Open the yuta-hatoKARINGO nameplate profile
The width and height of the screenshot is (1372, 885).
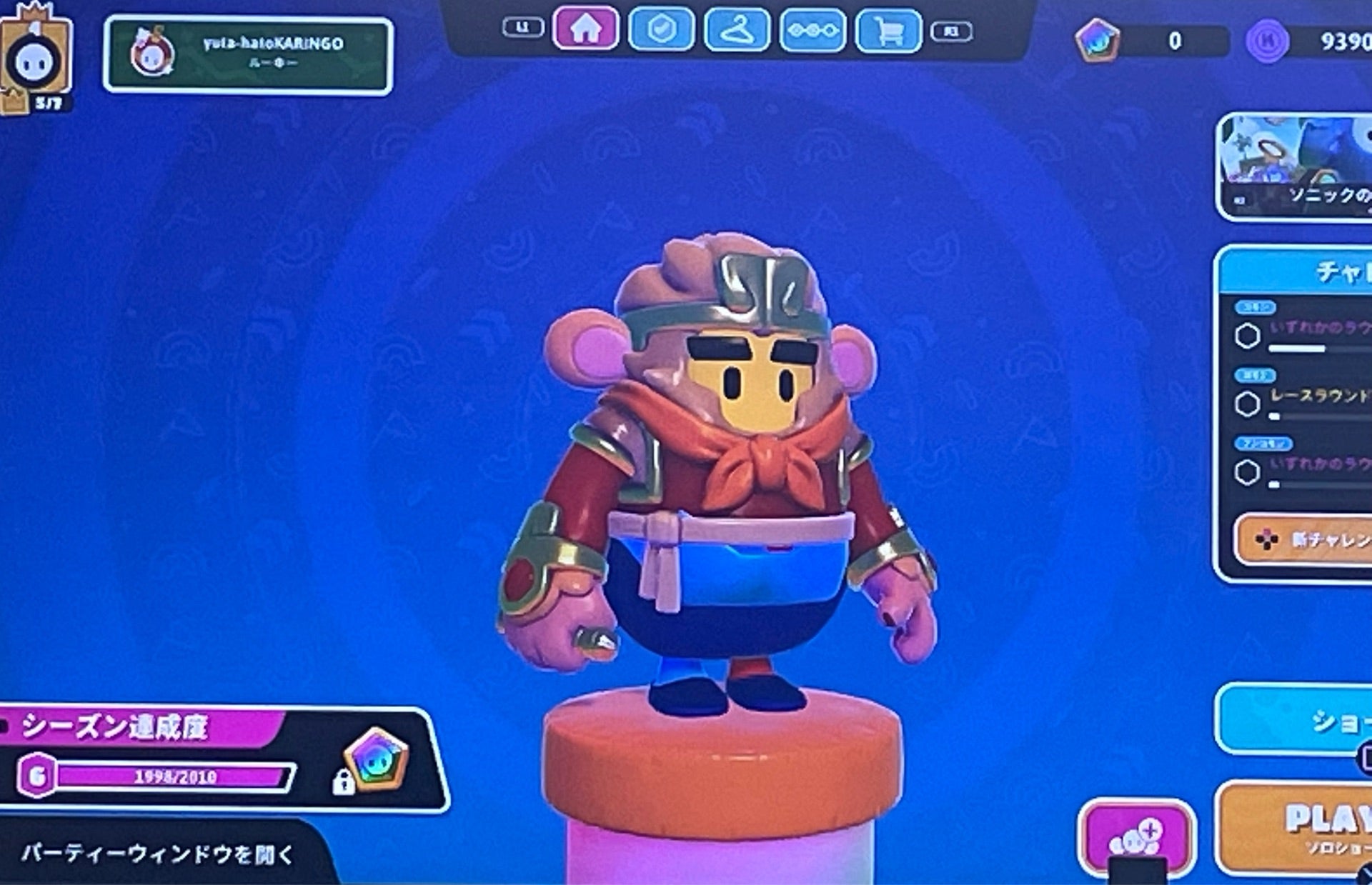coord(248,55)
